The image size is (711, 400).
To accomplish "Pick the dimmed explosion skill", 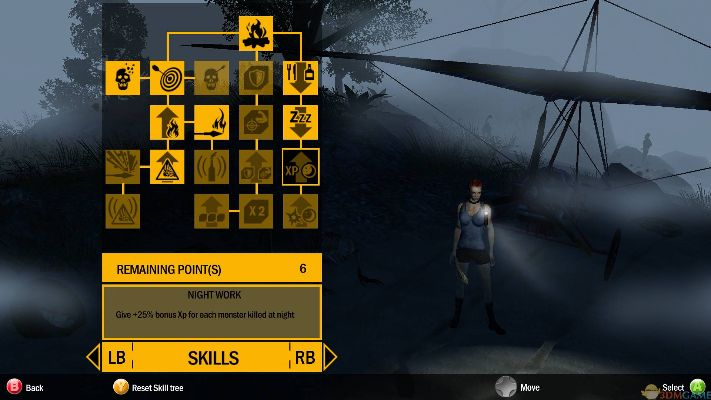I will [x=123, y=166].
